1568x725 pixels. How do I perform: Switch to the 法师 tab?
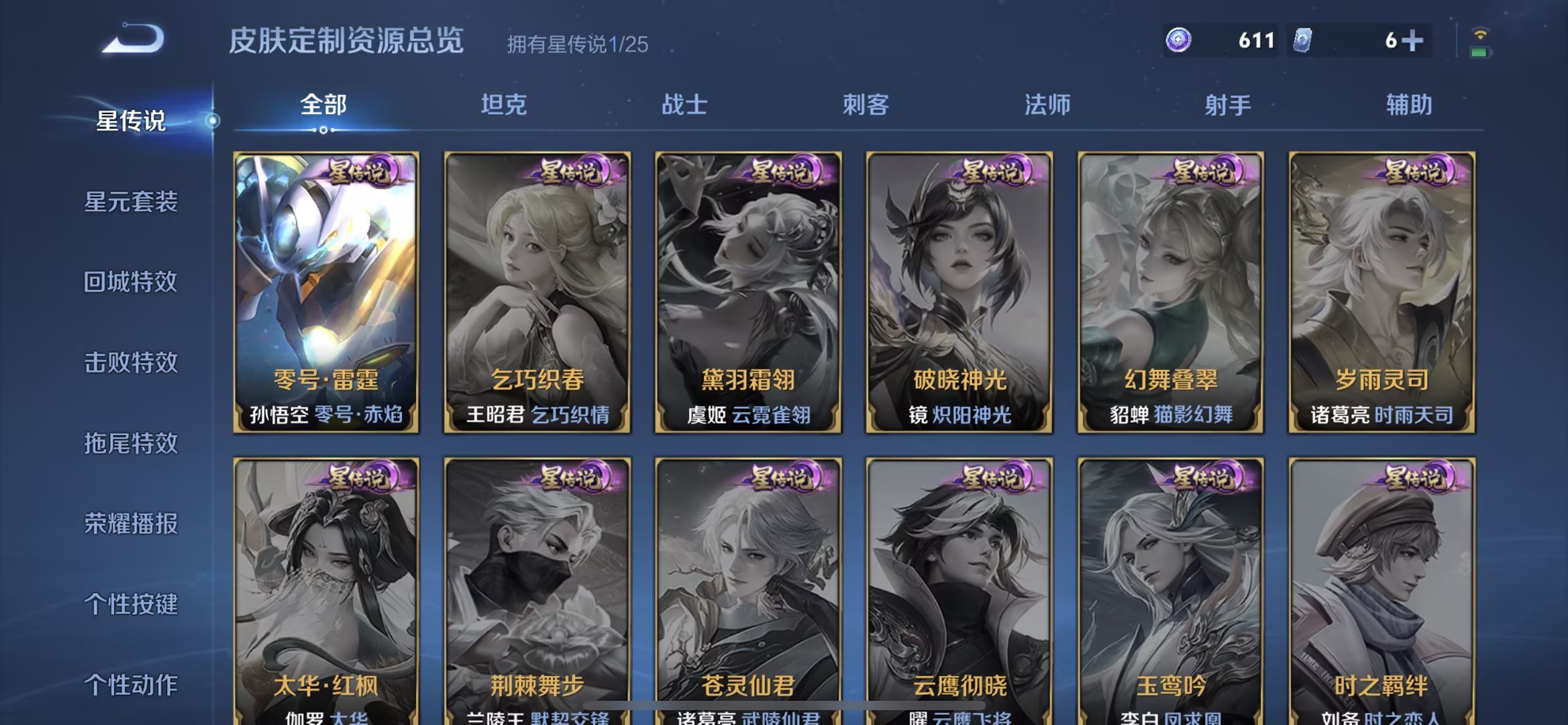[x=1047, y=105]
